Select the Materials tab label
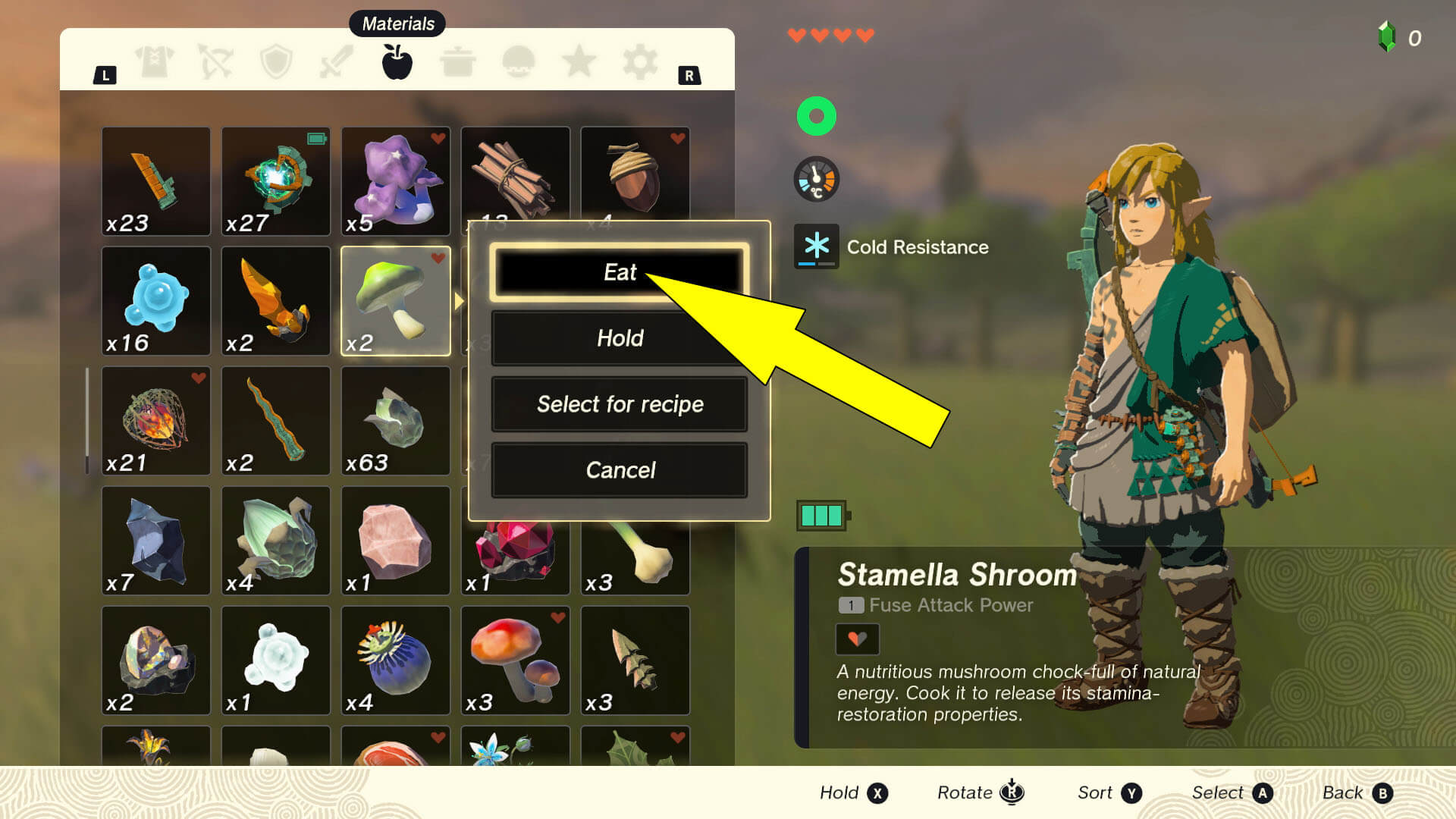This screenshot has width=1456, height=819. (x=397, y=24)
